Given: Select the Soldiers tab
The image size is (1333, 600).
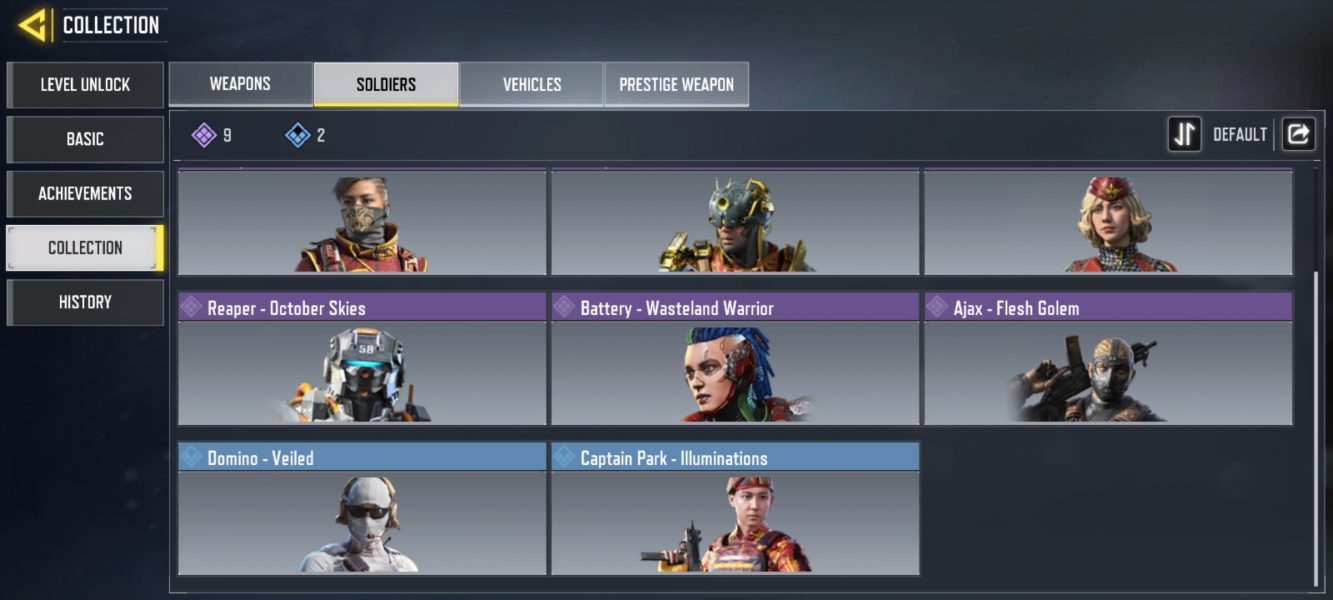Looking at the screenshot, I should tap(386, 84).
